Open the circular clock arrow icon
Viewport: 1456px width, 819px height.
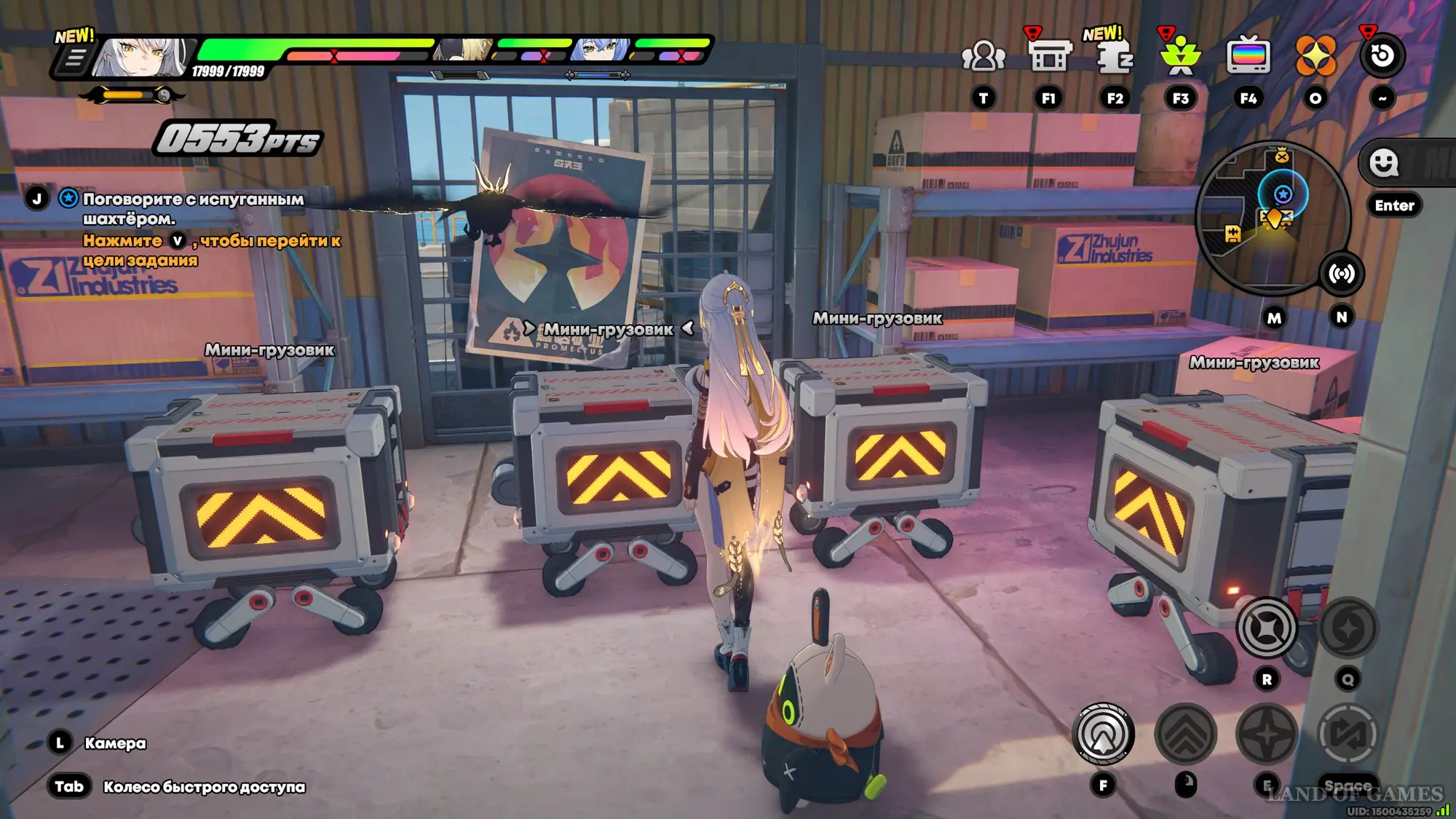pos(1382,56)
